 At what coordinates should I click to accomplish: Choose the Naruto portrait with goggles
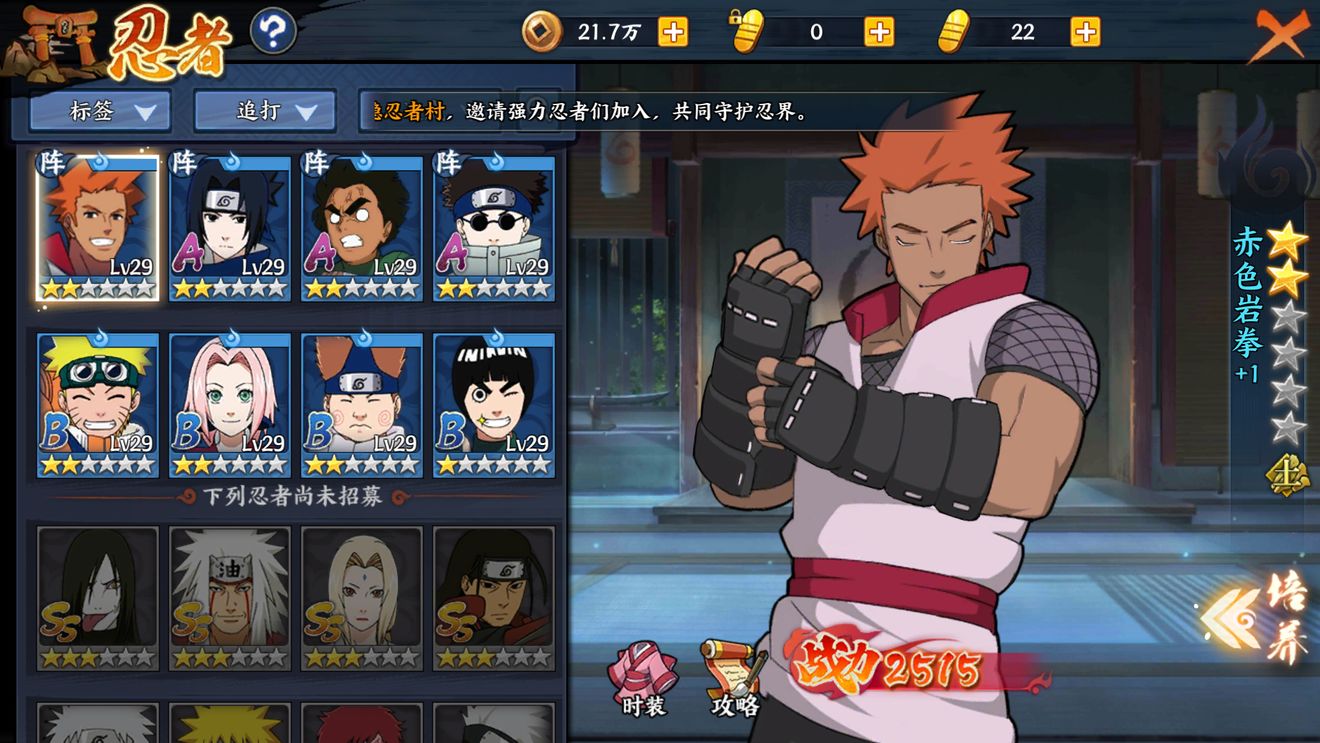[x=98, y=404]
